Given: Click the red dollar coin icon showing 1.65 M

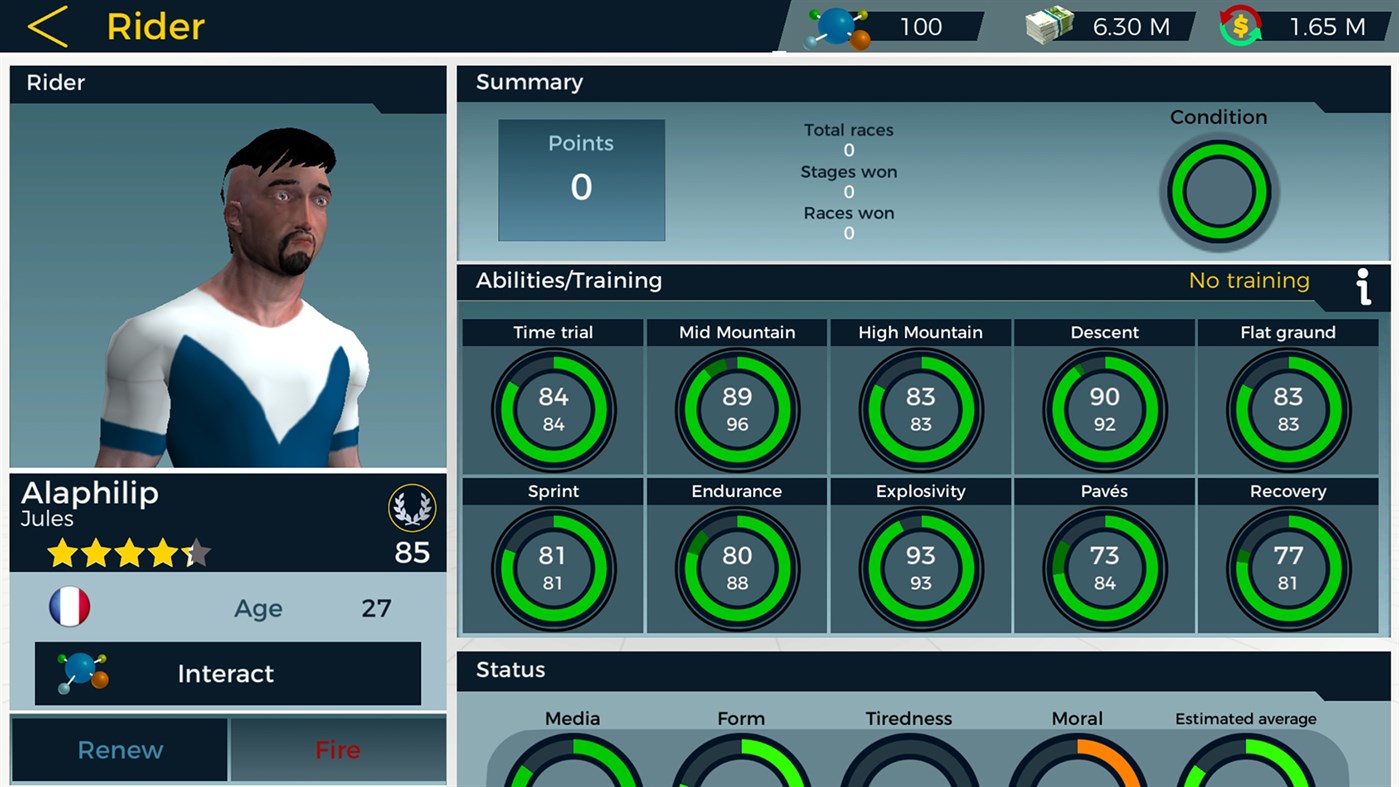Looking at the screenshot, I should coord(1240,25).
